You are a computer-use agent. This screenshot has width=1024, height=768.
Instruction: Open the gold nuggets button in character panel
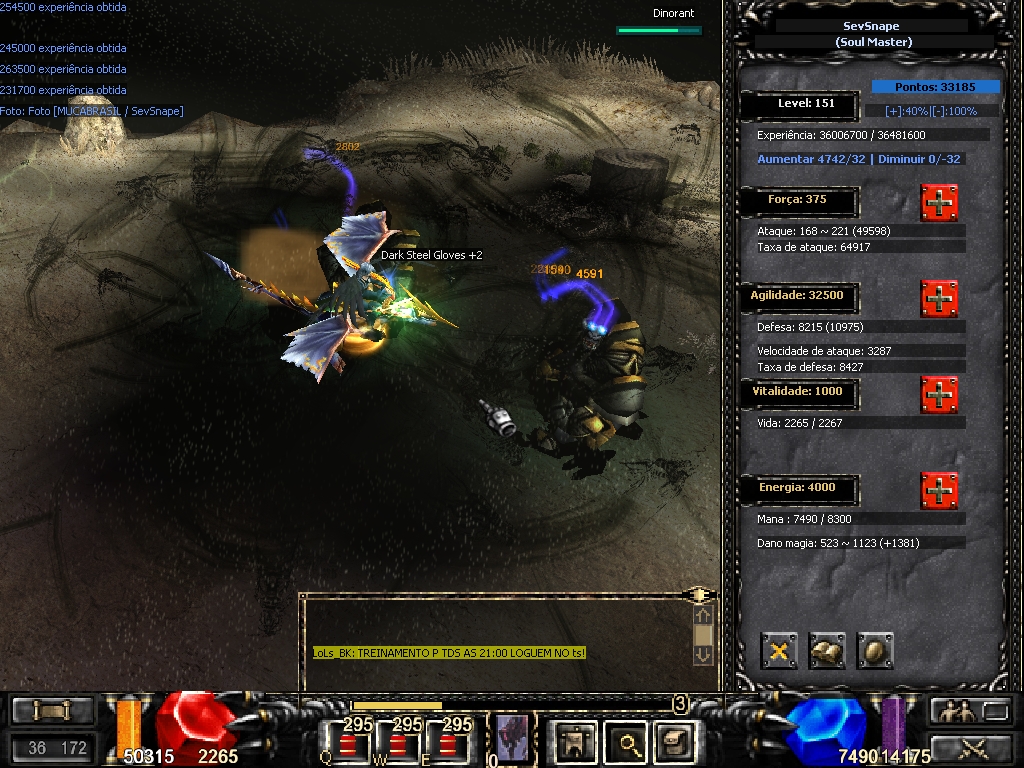pos(827,650)
